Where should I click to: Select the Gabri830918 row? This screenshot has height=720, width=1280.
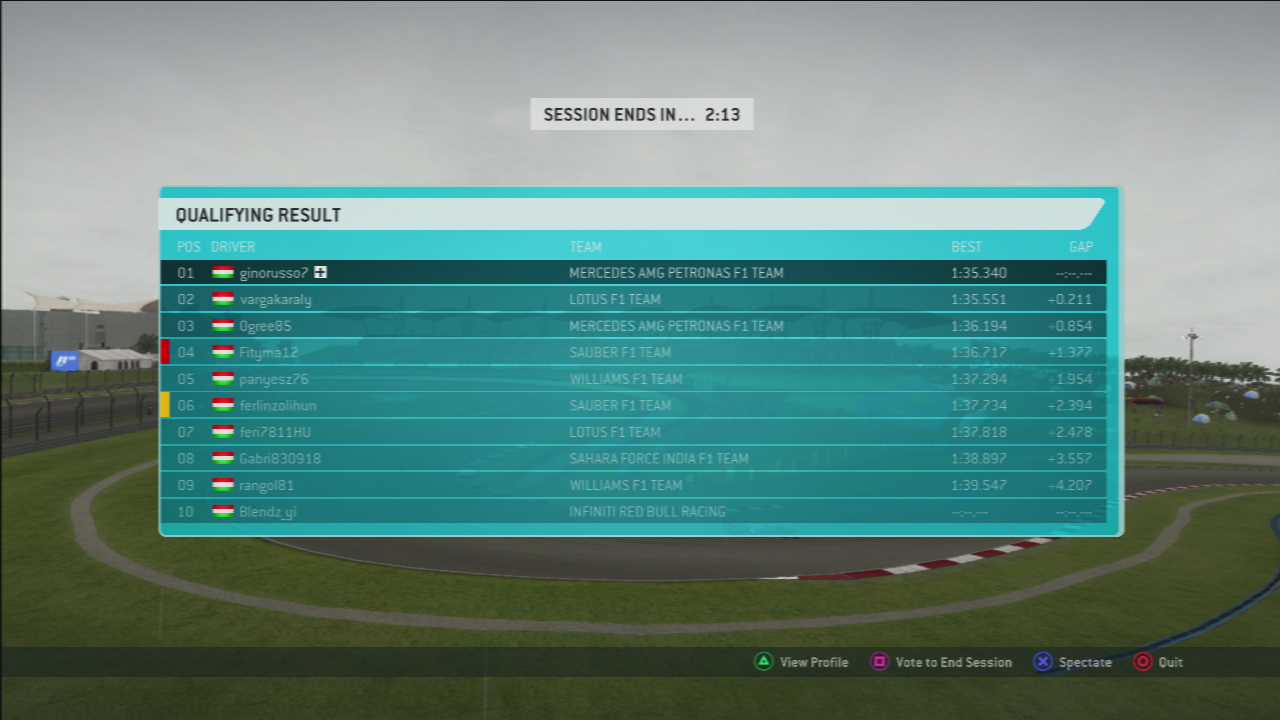point(279,458)
